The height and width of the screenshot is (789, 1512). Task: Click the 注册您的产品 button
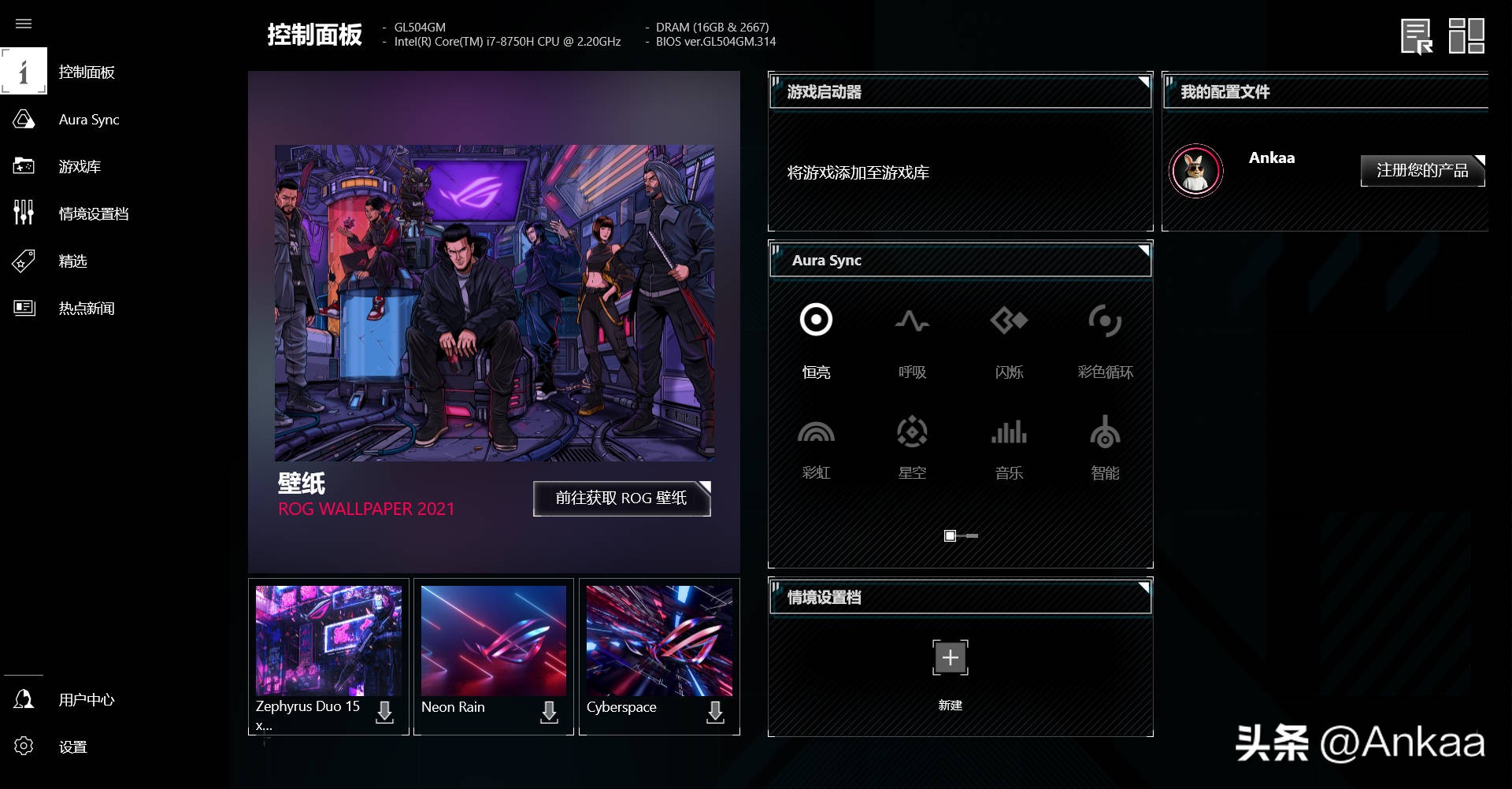pyautogui.click(x=1422, y=170)
